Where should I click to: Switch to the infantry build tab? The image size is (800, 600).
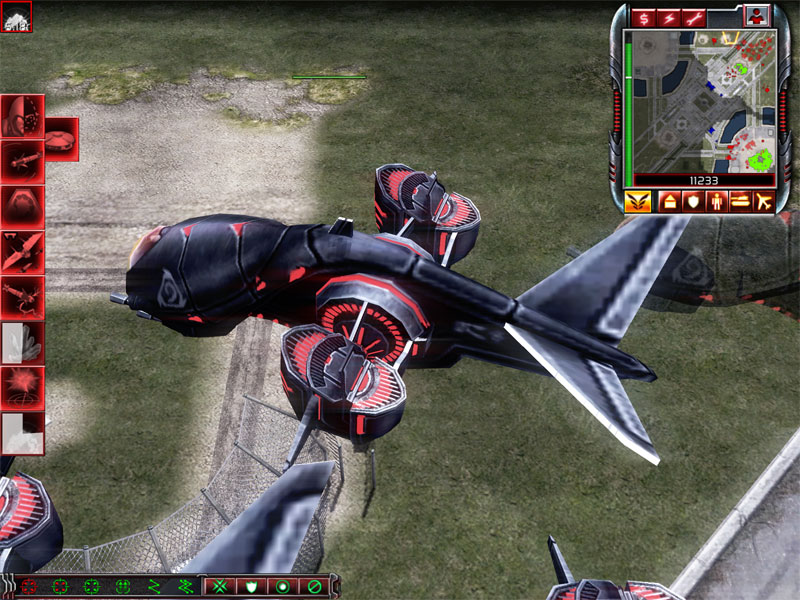point(717,202)
